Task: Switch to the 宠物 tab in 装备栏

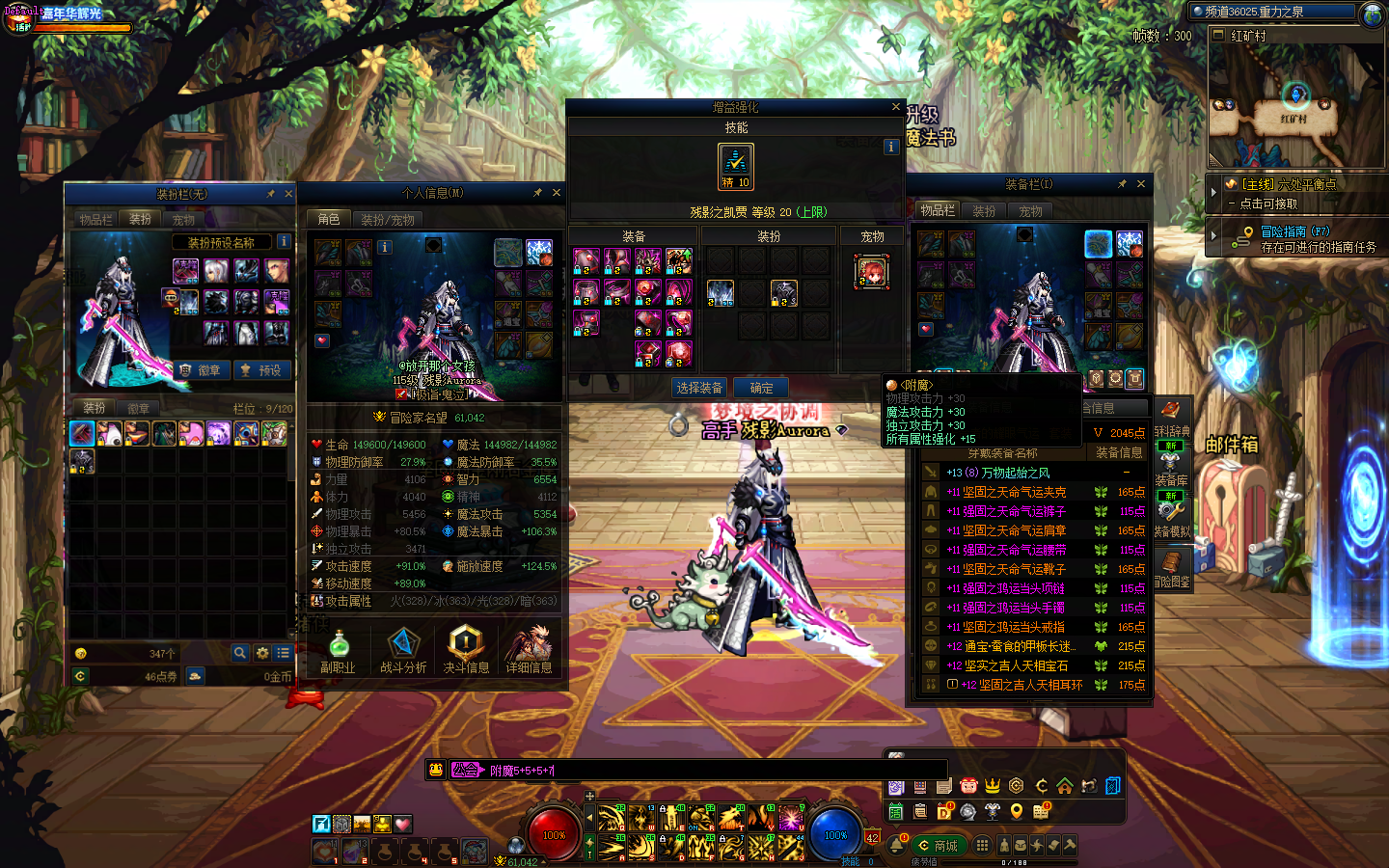Action: pyautogui.click(x=1030, y=211)
